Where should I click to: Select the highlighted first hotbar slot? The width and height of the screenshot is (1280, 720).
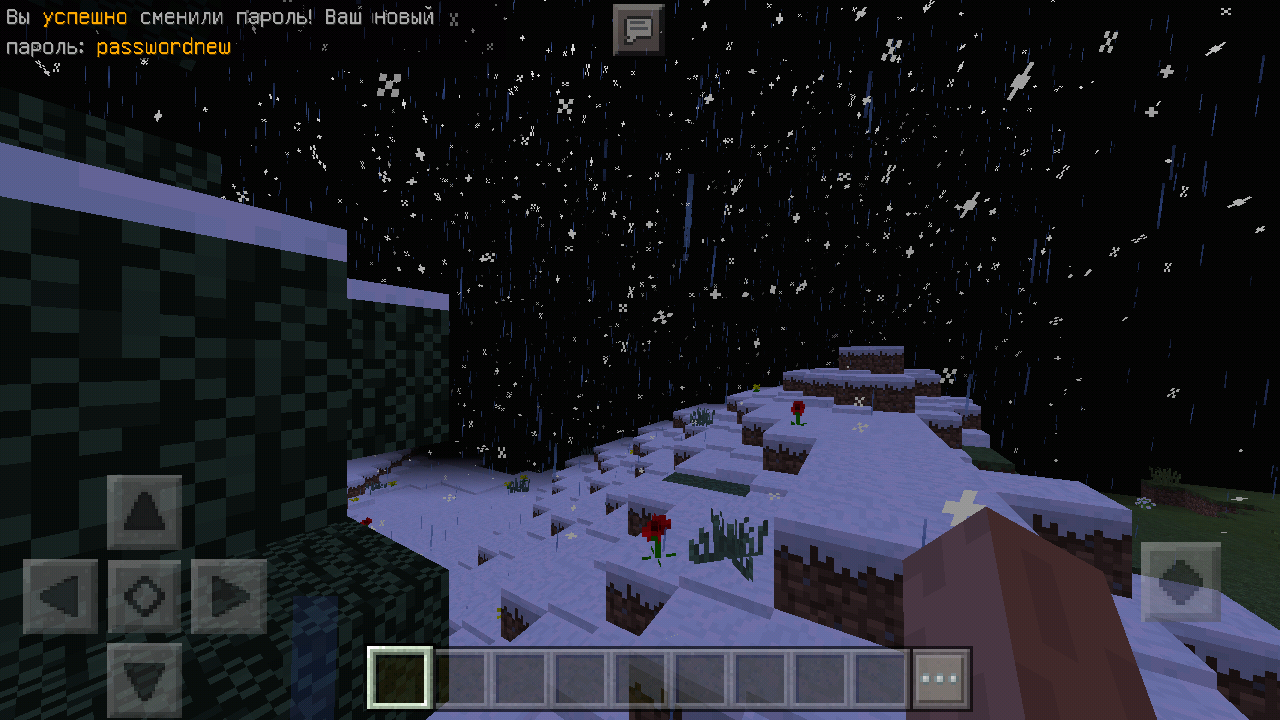[400, 679]
